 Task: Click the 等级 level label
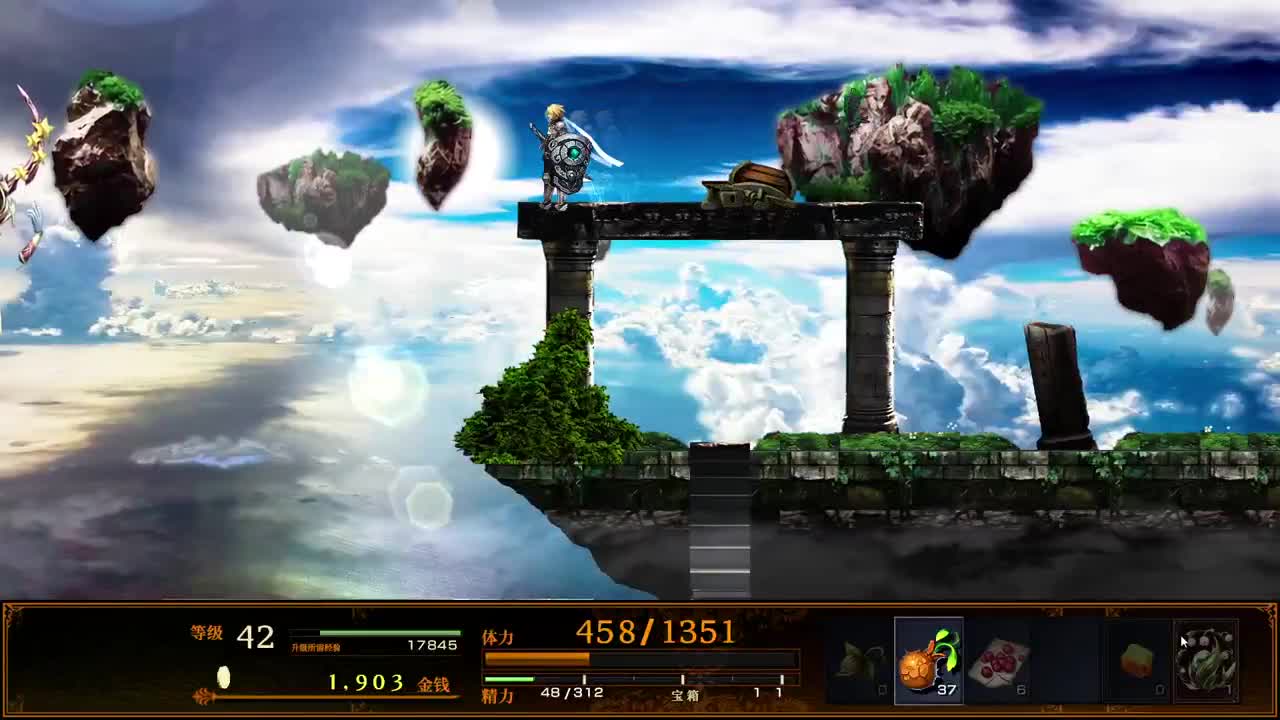point(205,631)
